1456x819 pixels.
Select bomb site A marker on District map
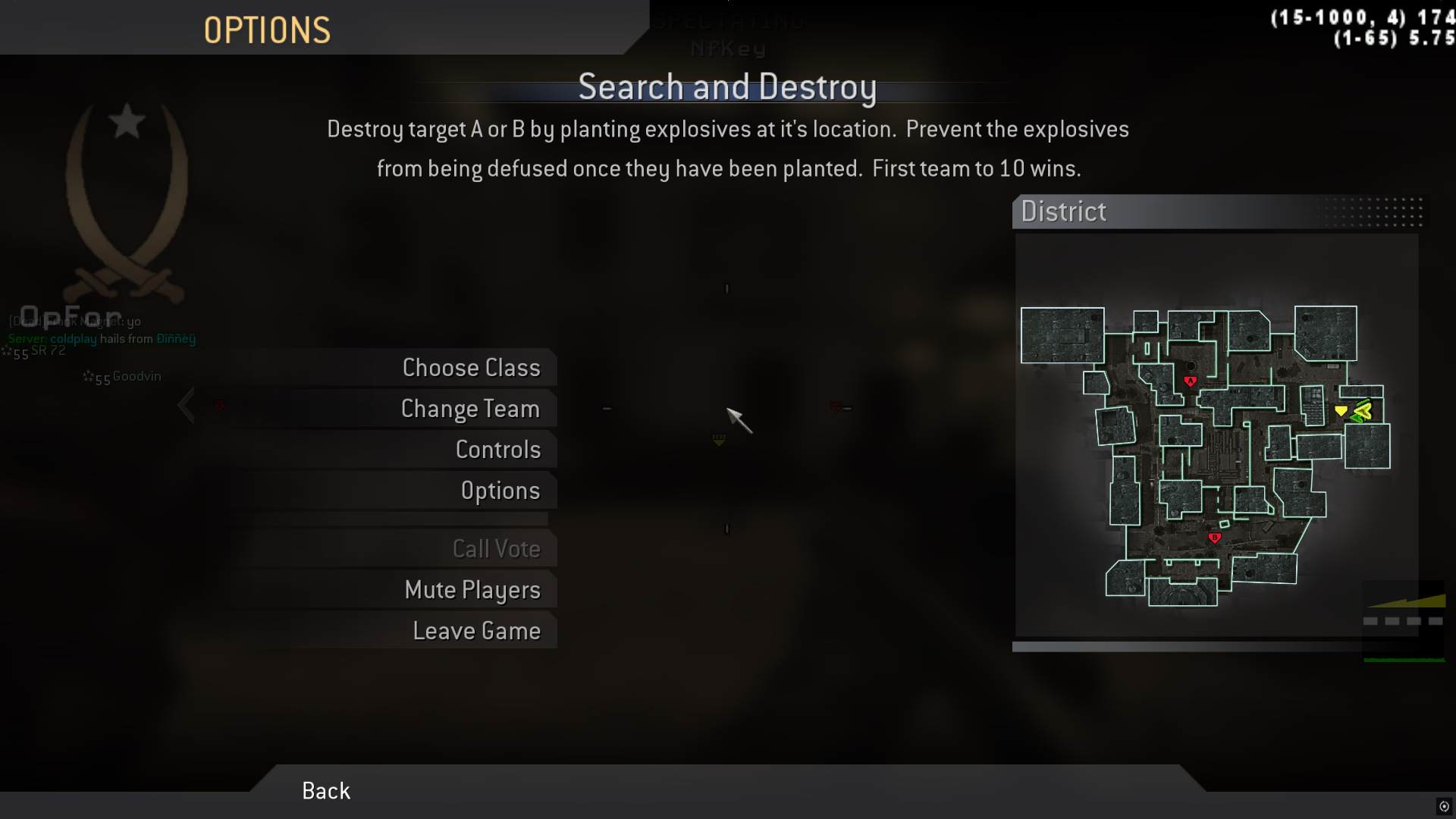tap(1191, 381)
